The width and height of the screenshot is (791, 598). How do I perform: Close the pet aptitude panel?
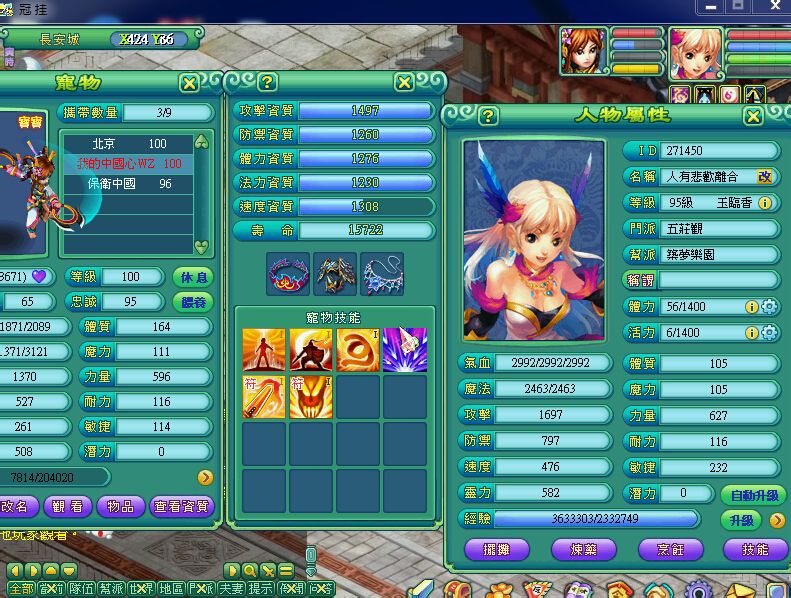[404, 82]
